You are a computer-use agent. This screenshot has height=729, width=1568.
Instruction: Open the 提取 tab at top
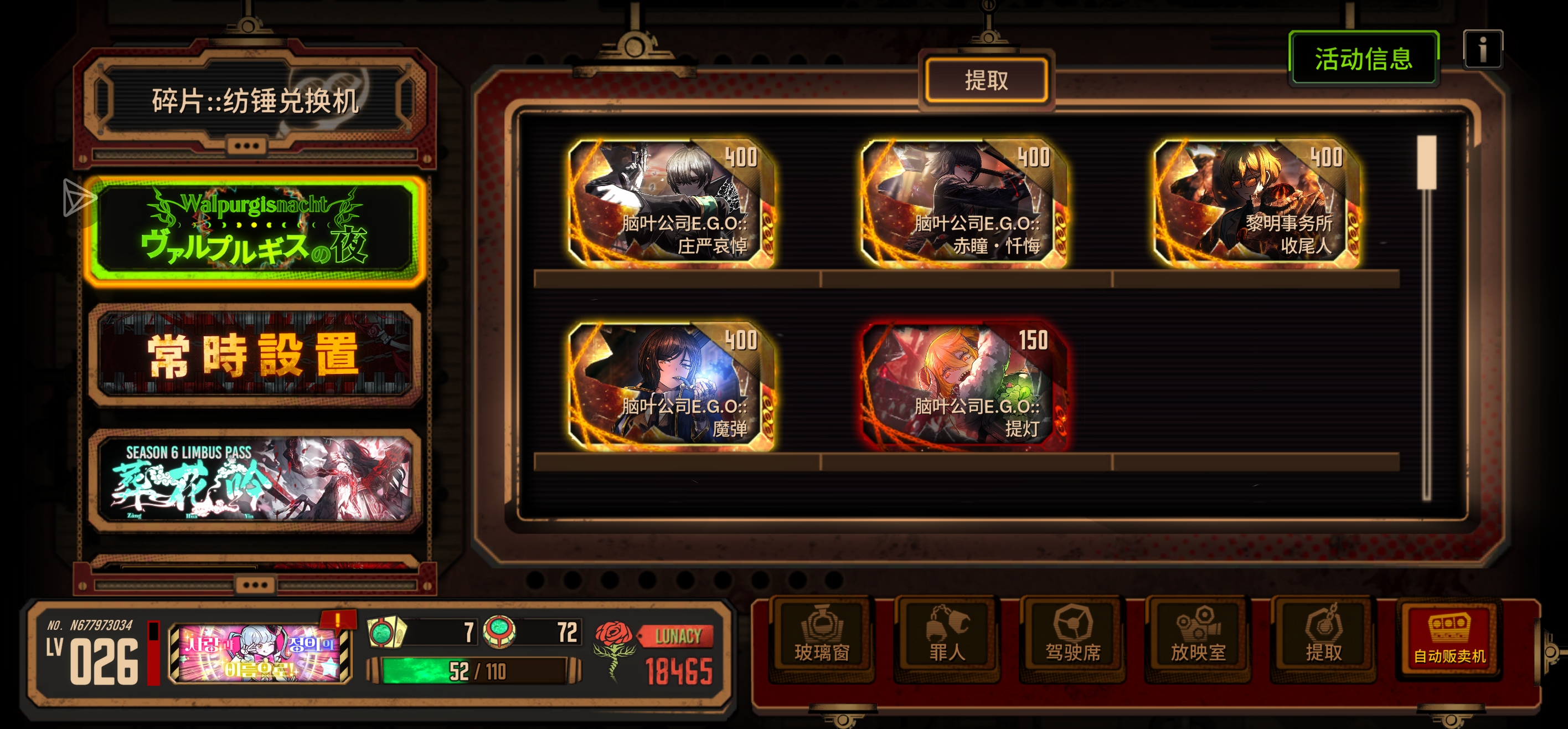pyautogui.click(x=987, y=80)
